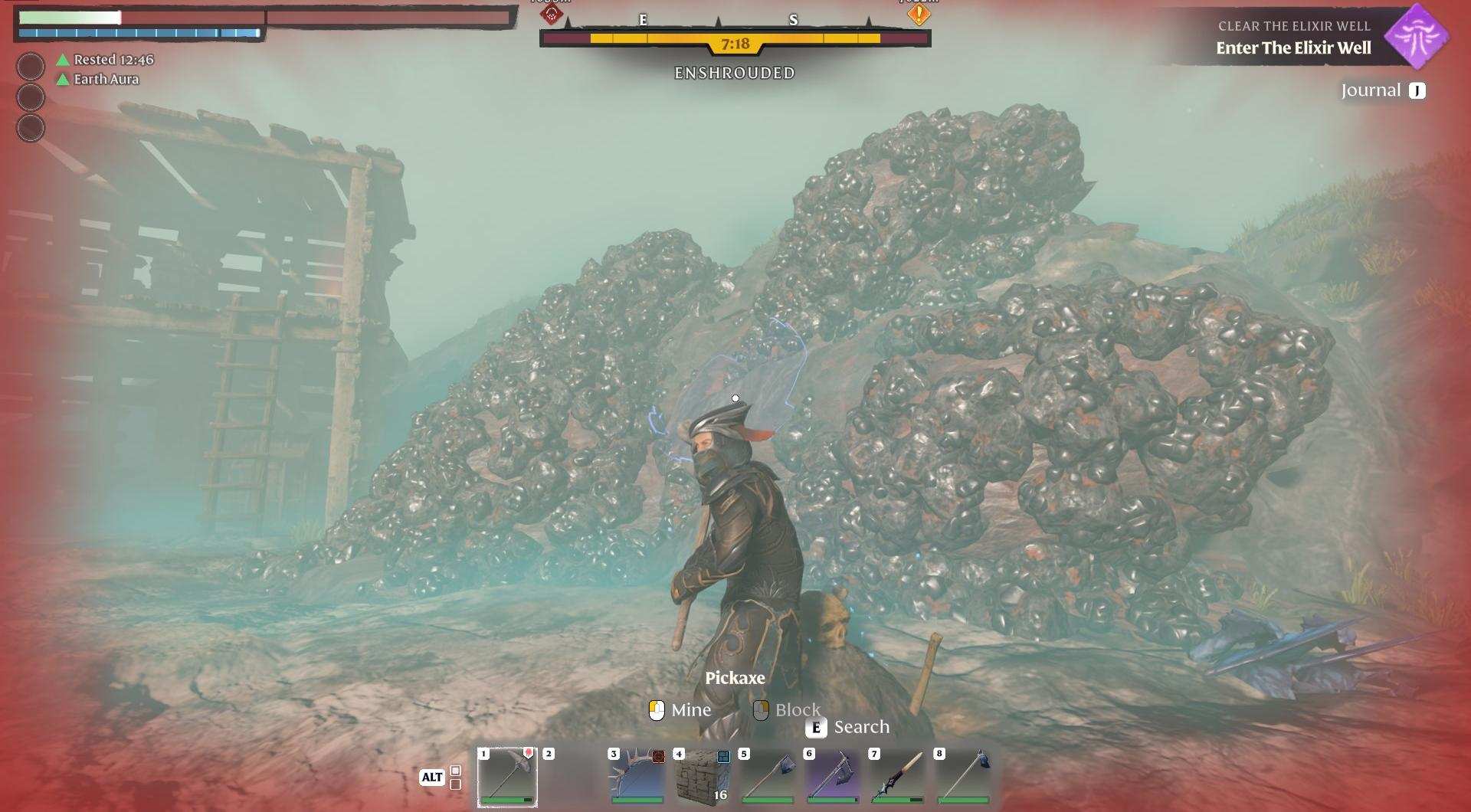Choose the tool in hotbar slot 5
The width and height of the screenshot is (1471, 812).
click(768, 776)
